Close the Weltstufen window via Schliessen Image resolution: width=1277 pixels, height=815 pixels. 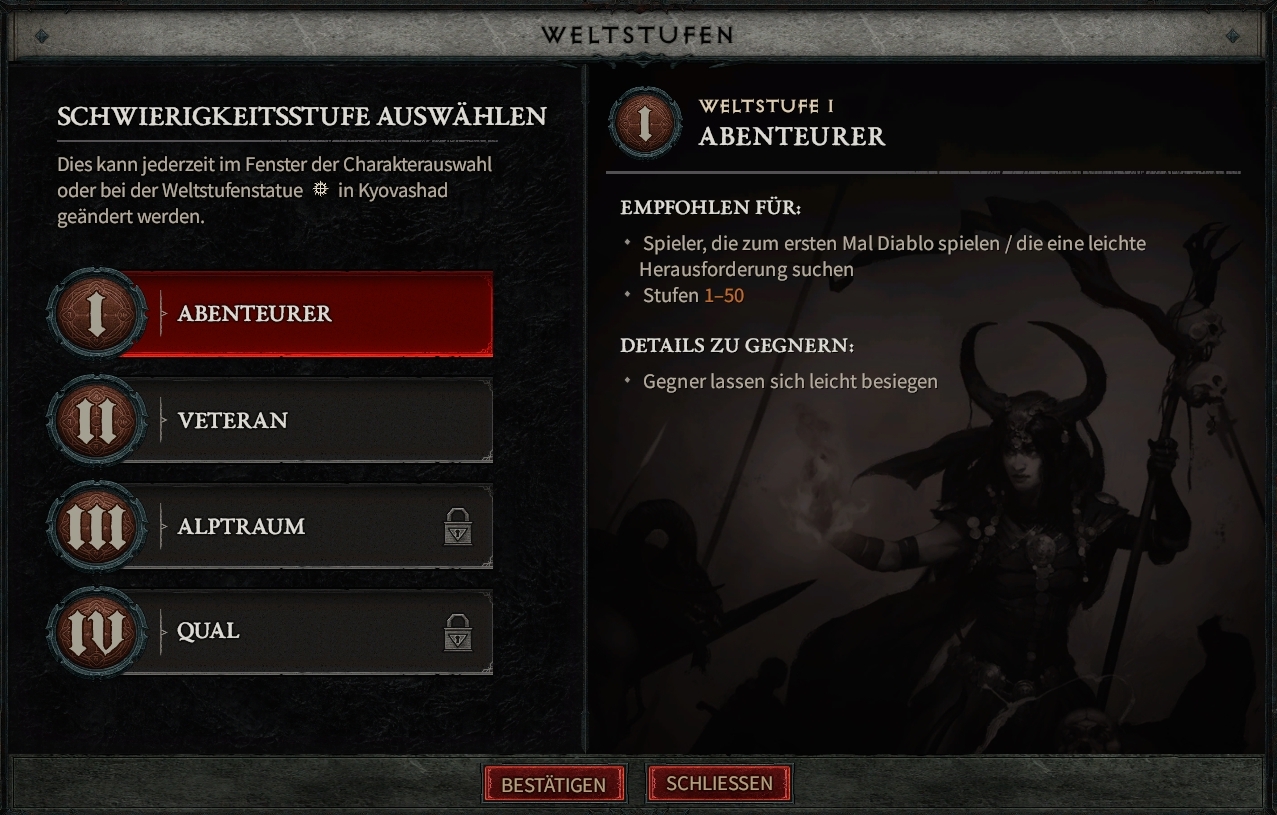coord(719,783)
